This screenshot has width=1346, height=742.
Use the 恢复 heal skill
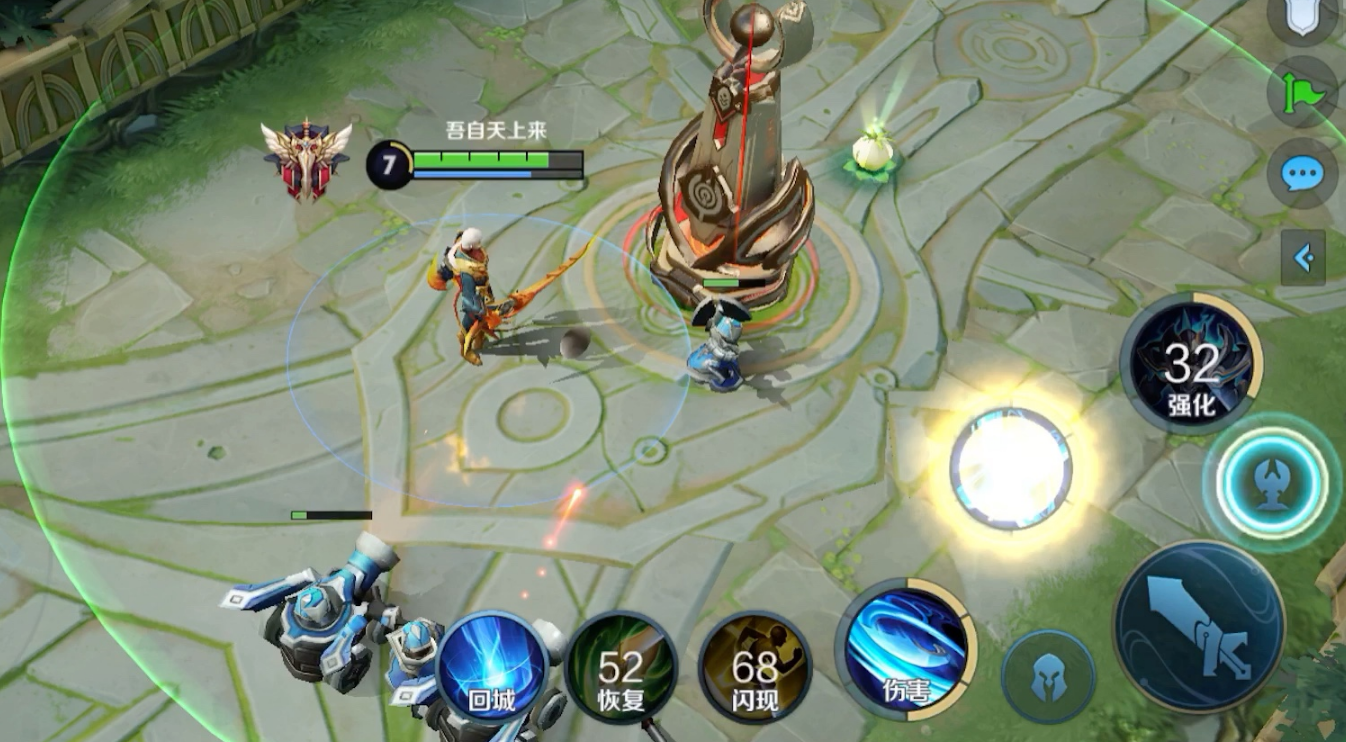coord(621,667)
